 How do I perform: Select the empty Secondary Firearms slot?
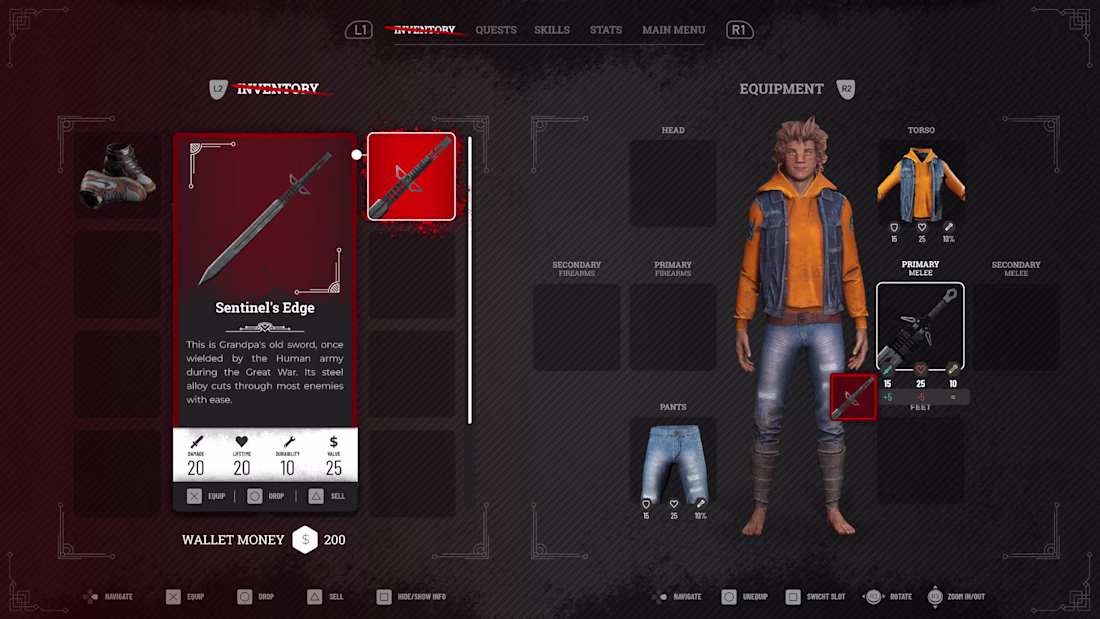tap(576, 327)
